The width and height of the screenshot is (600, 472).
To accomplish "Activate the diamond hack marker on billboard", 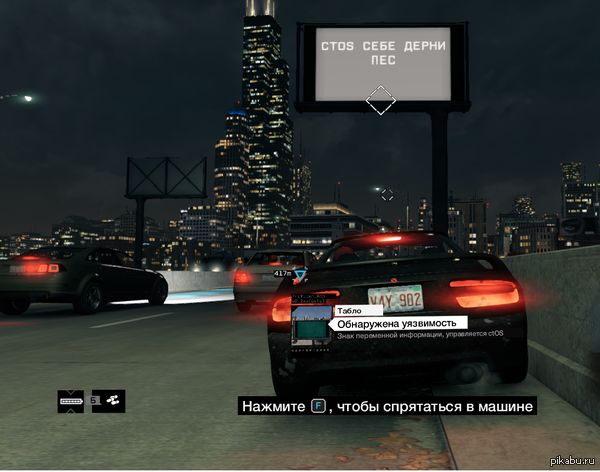I will pyautogui.click(x=381, y=100).
